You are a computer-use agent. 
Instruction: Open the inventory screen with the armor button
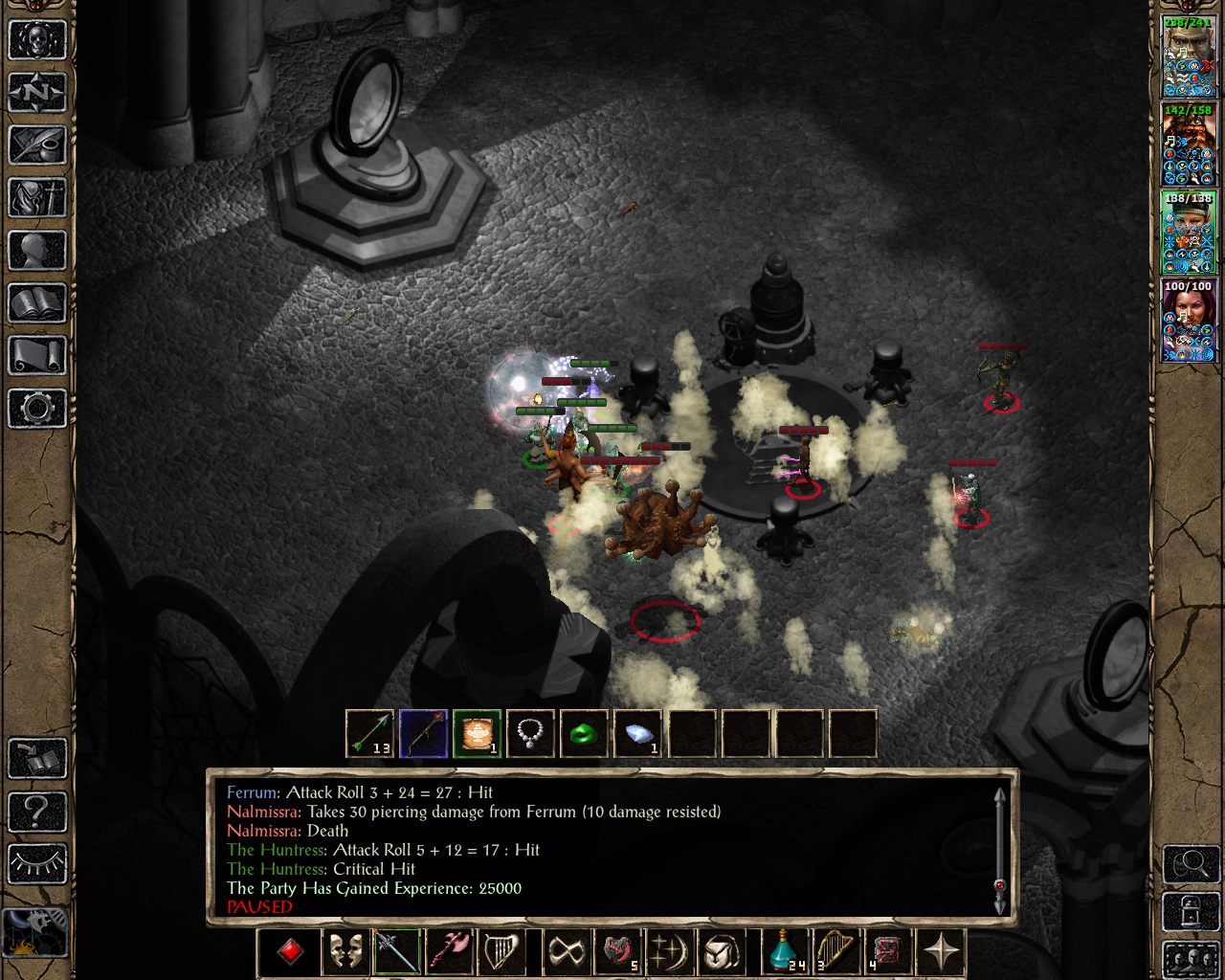(37, 198)
